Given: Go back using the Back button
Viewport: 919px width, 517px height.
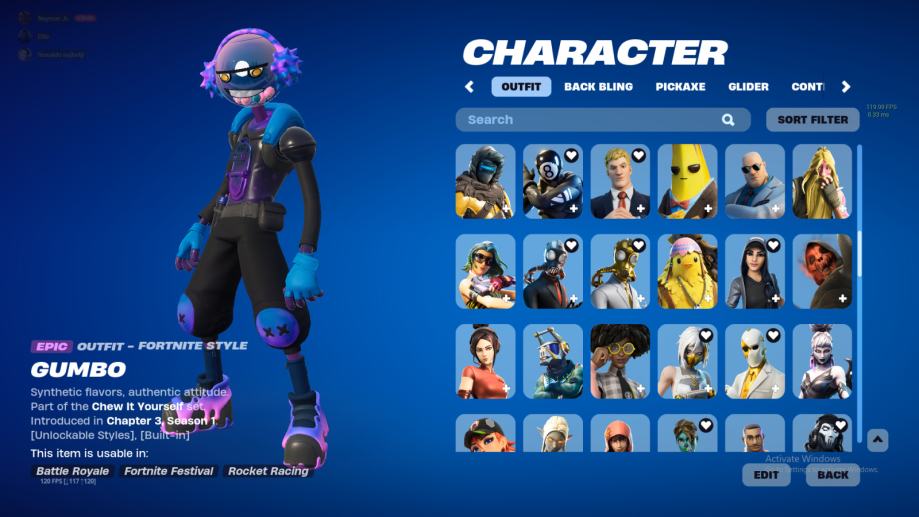Looking at the screenshot, I should (832, 475).
